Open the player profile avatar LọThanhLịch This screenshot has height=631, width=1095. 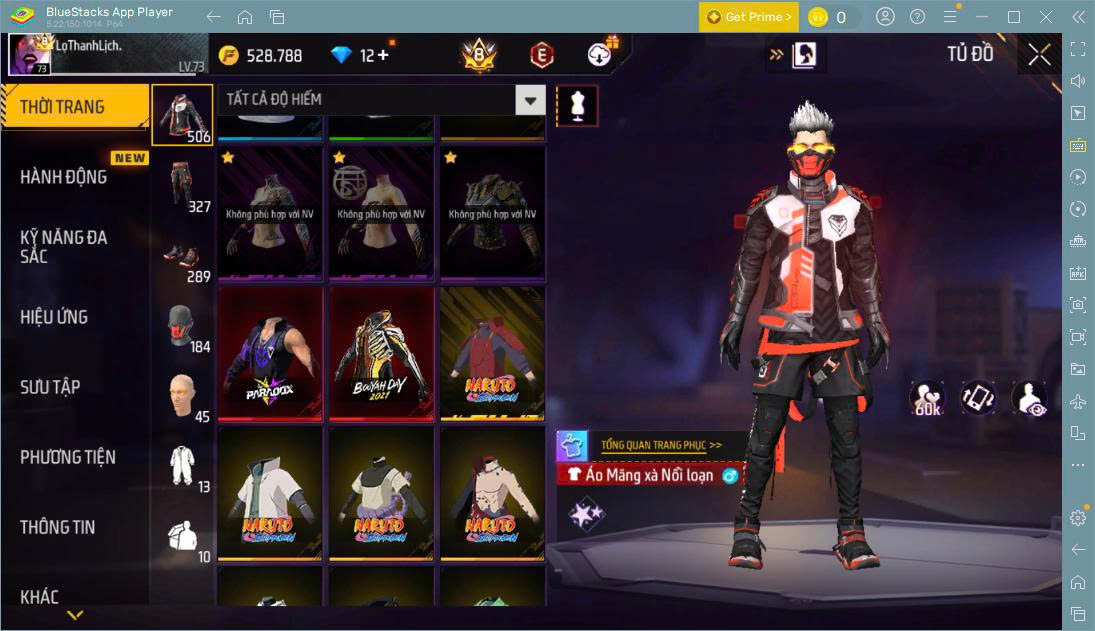(30, 54)
